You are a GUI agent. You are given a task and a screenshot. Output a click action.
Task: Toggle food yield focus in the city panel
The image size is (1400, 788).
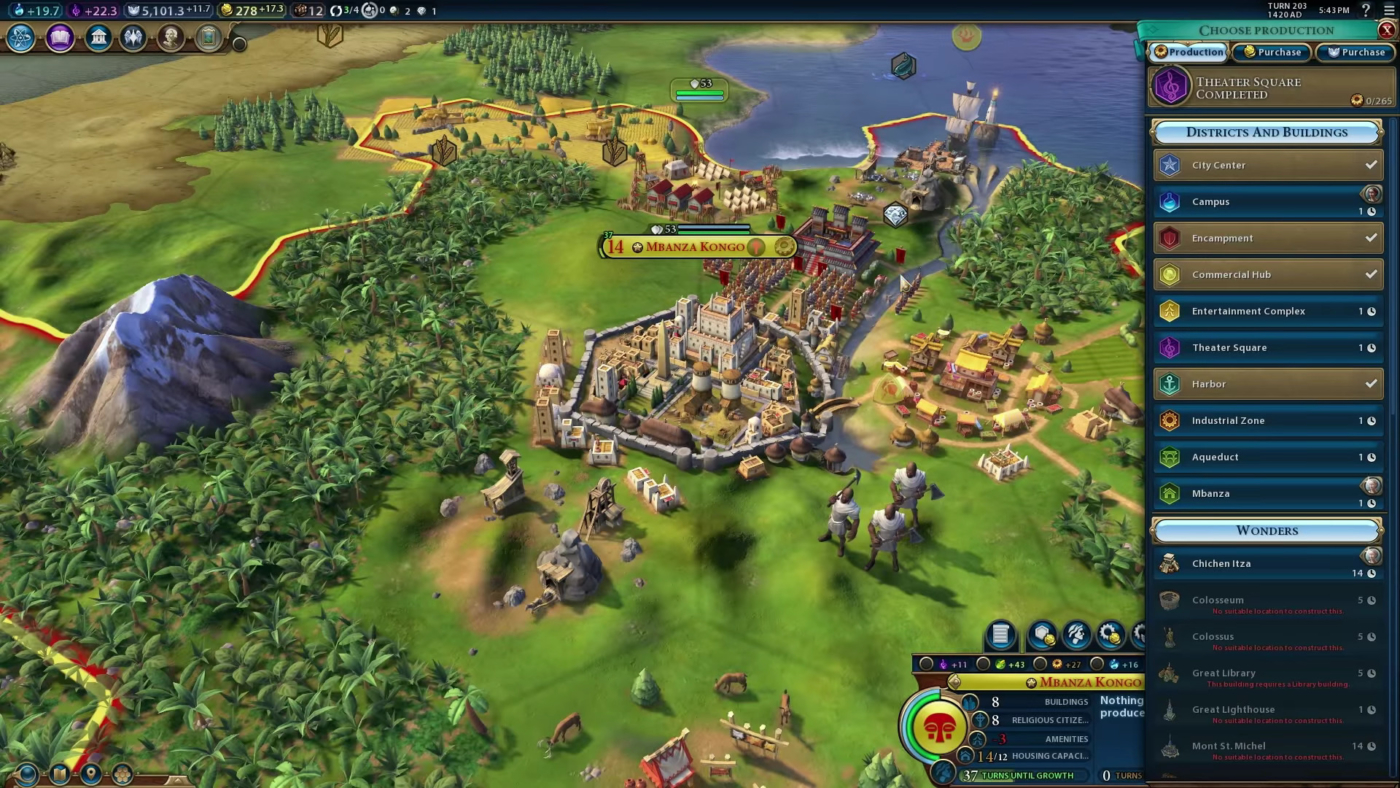(981, 663)
